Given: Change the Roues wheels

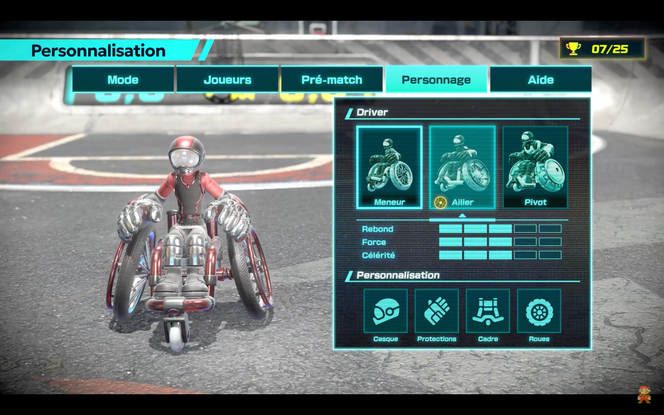Looking at the screenshot, I should [x=538, y=312].
